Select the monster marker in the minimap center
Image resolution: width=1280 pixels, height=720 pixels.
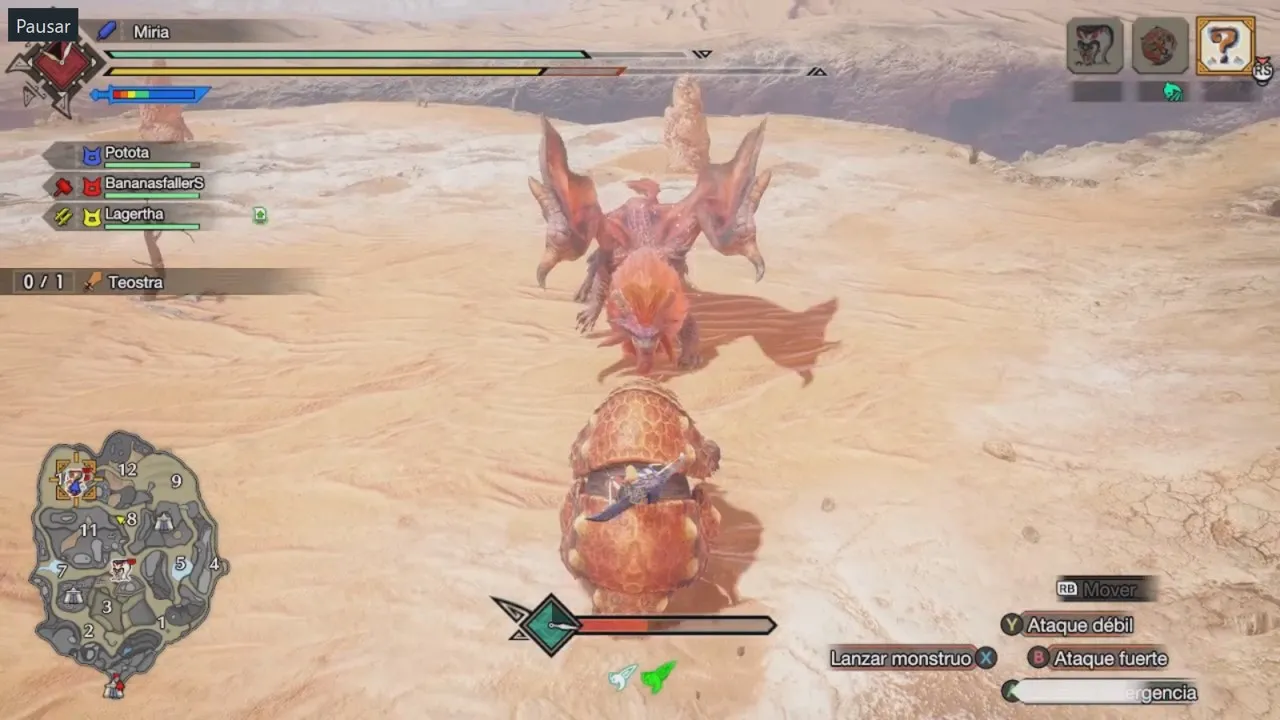point(122,569)
